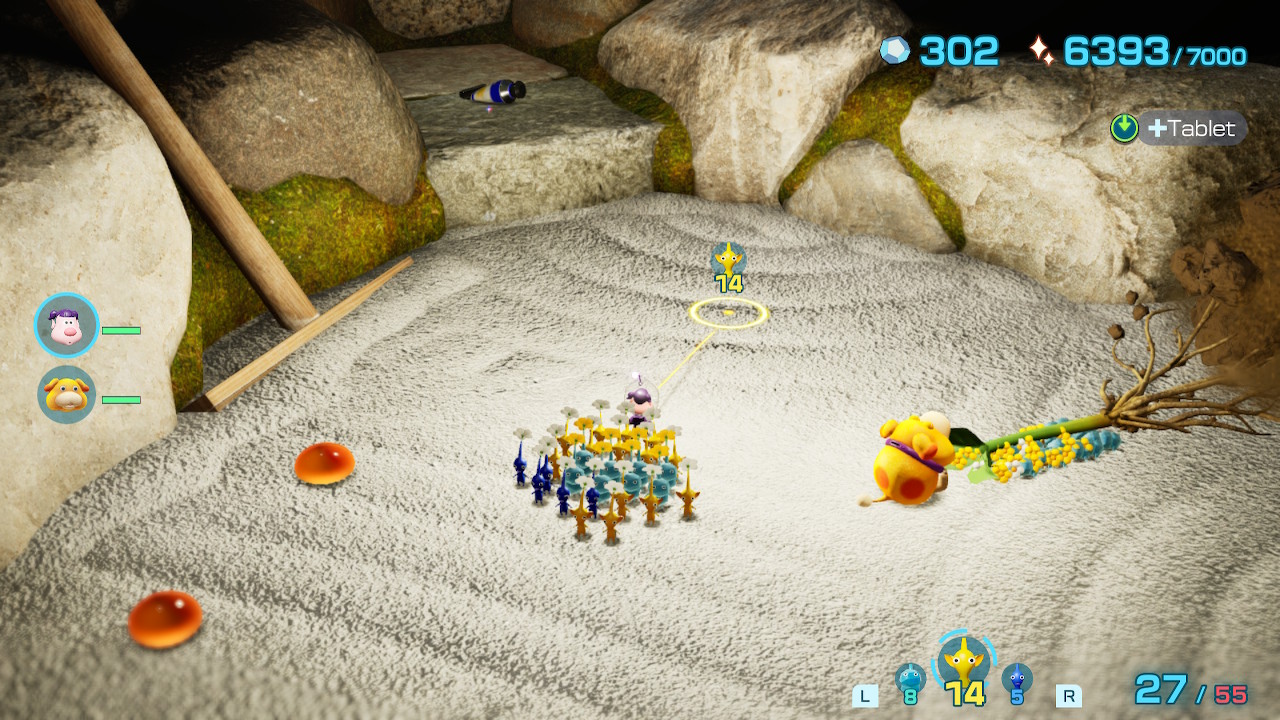Open the Tablet menu
This screenshot has width=1280, height=720.
[x=1180, y=128]
